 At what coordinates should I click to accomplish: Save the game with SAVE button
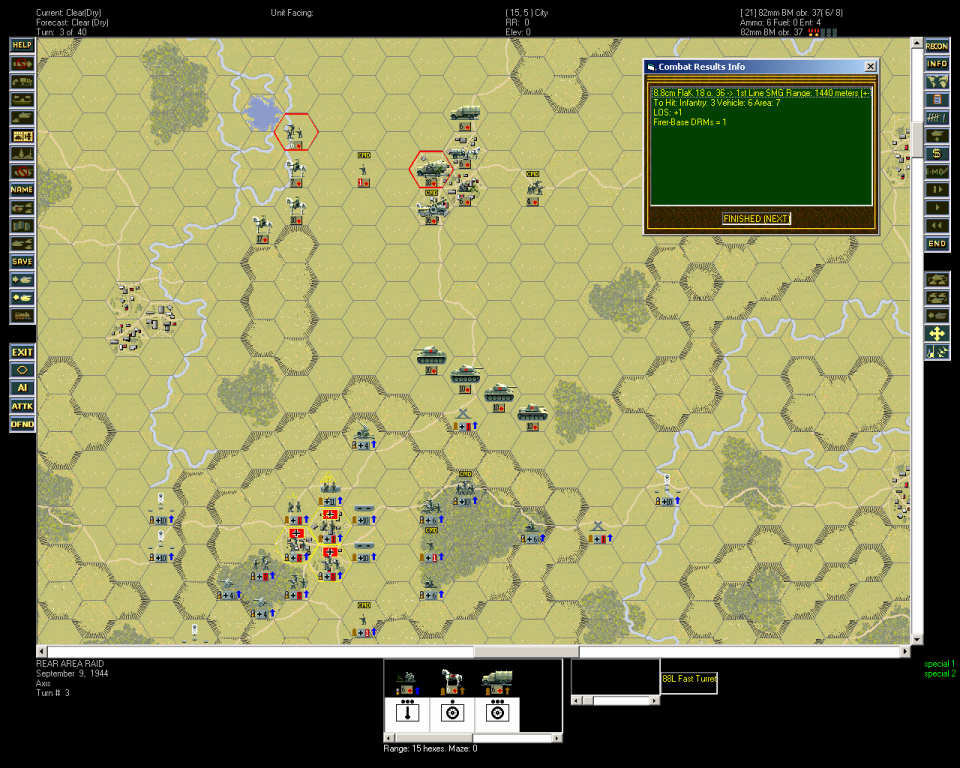22,261
